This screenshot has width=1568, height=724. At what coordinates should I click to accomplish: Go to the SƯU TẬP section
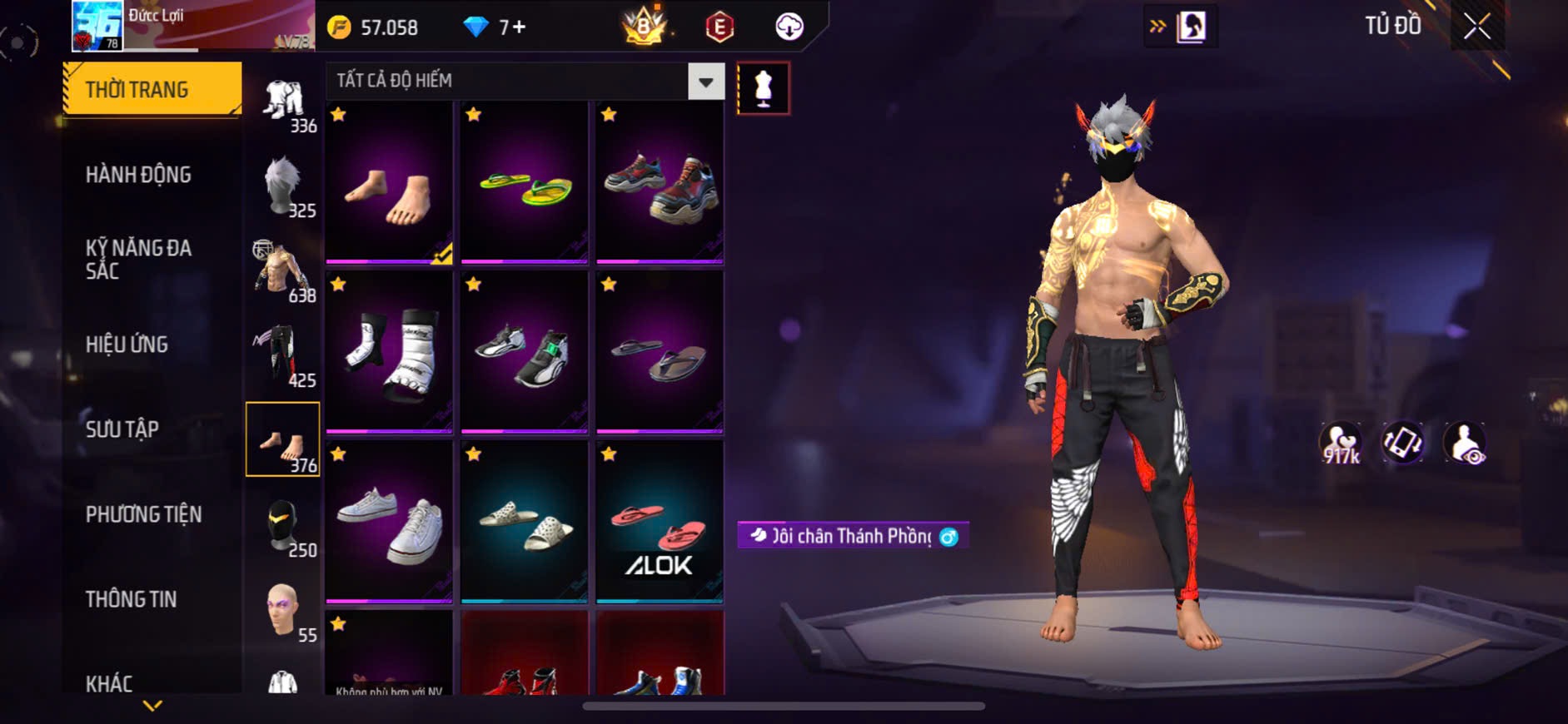[122, 429]
